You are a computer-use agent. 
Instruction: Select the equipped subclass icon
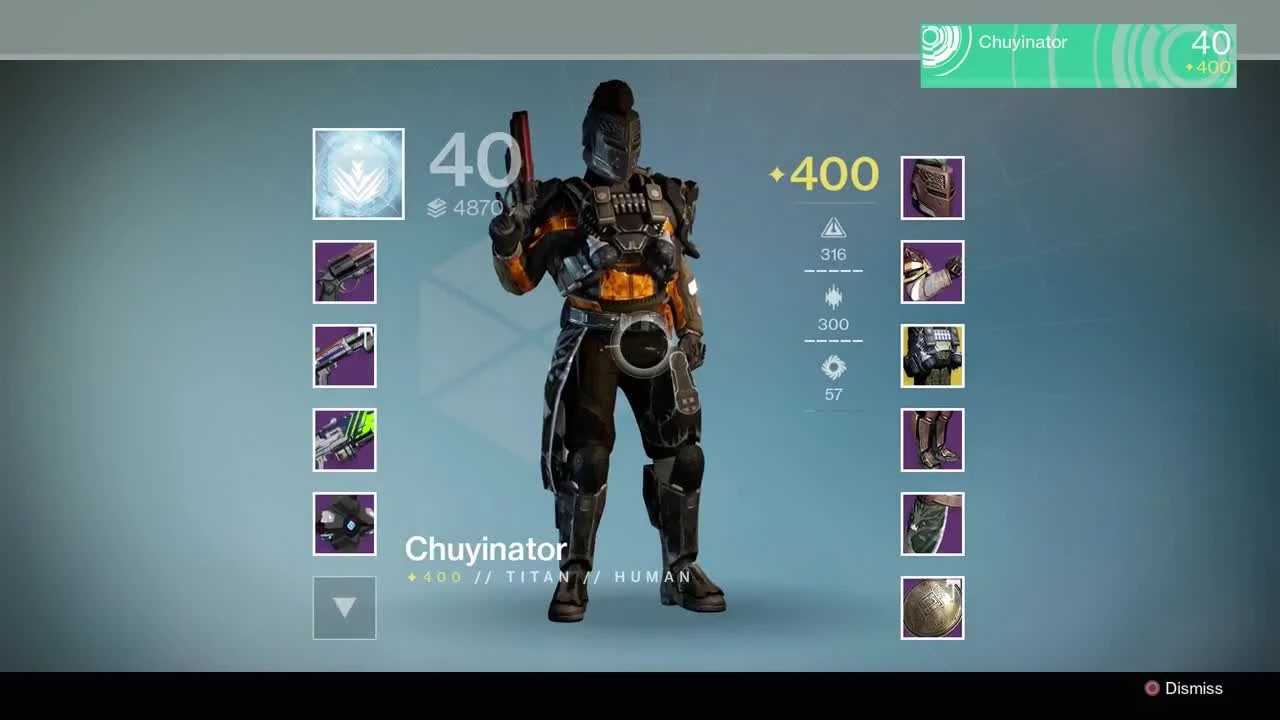tap(358, 173)
